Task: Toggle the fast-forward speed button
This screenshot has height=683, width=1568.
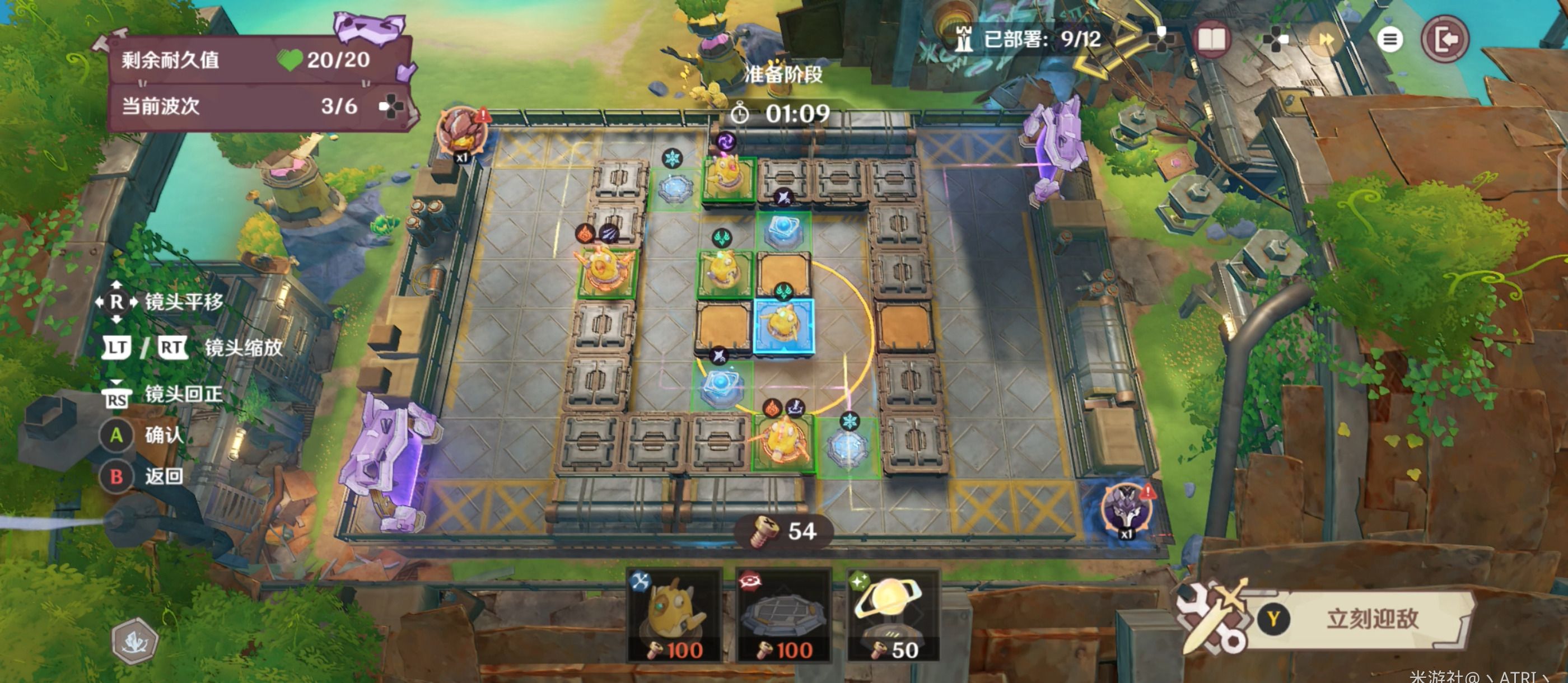Action: [x=1326, y=40]
